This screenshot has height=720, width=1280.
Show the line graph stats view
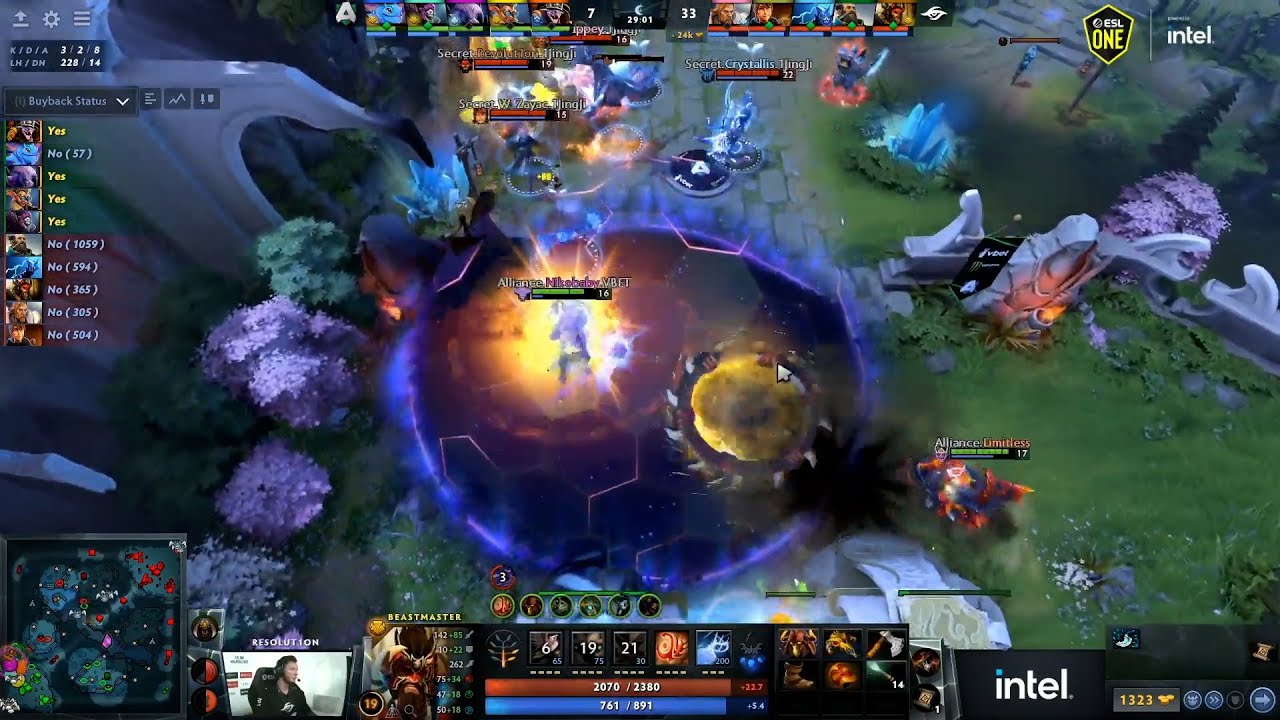(x=178, y=99)
